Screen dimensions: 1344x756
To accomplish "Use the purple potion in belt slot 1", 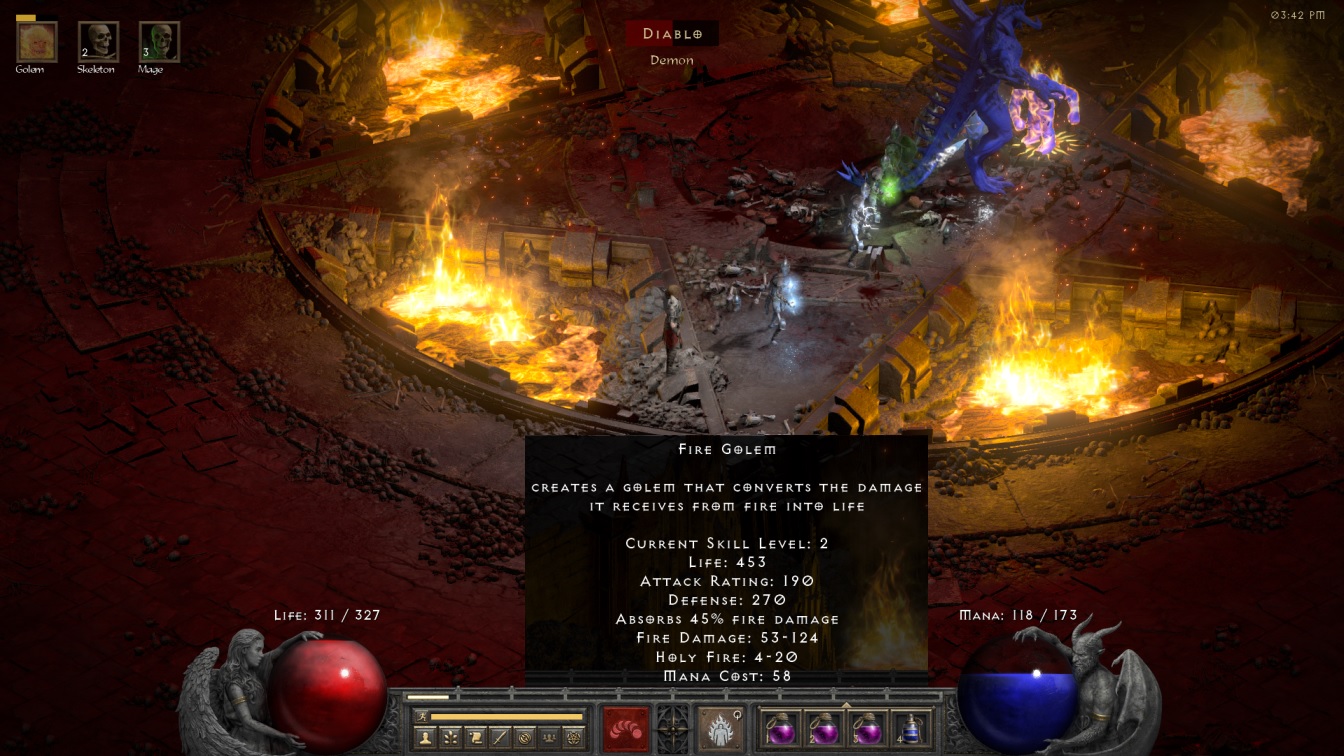I will tap(779, 729).
